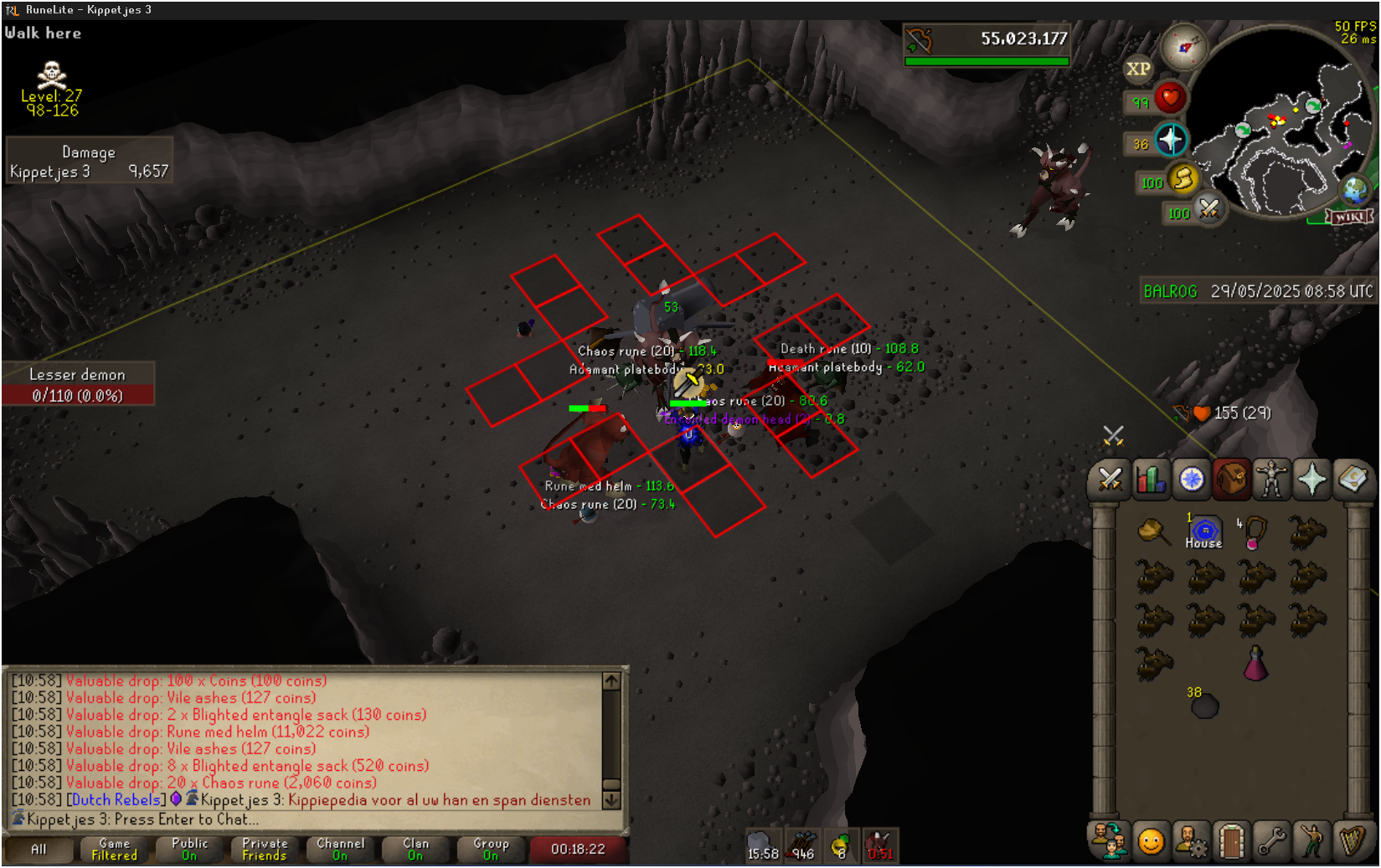1381x868 pixels.
Task: Switch to the Skills tab
Action: point(1151,480)
